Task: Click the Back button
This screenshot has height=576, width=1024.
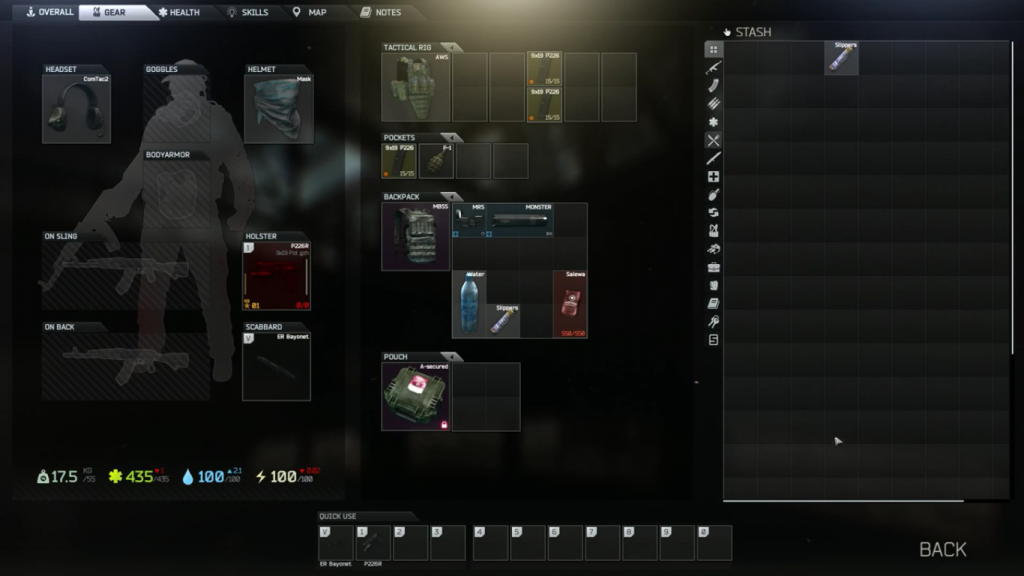Action: 942,549
